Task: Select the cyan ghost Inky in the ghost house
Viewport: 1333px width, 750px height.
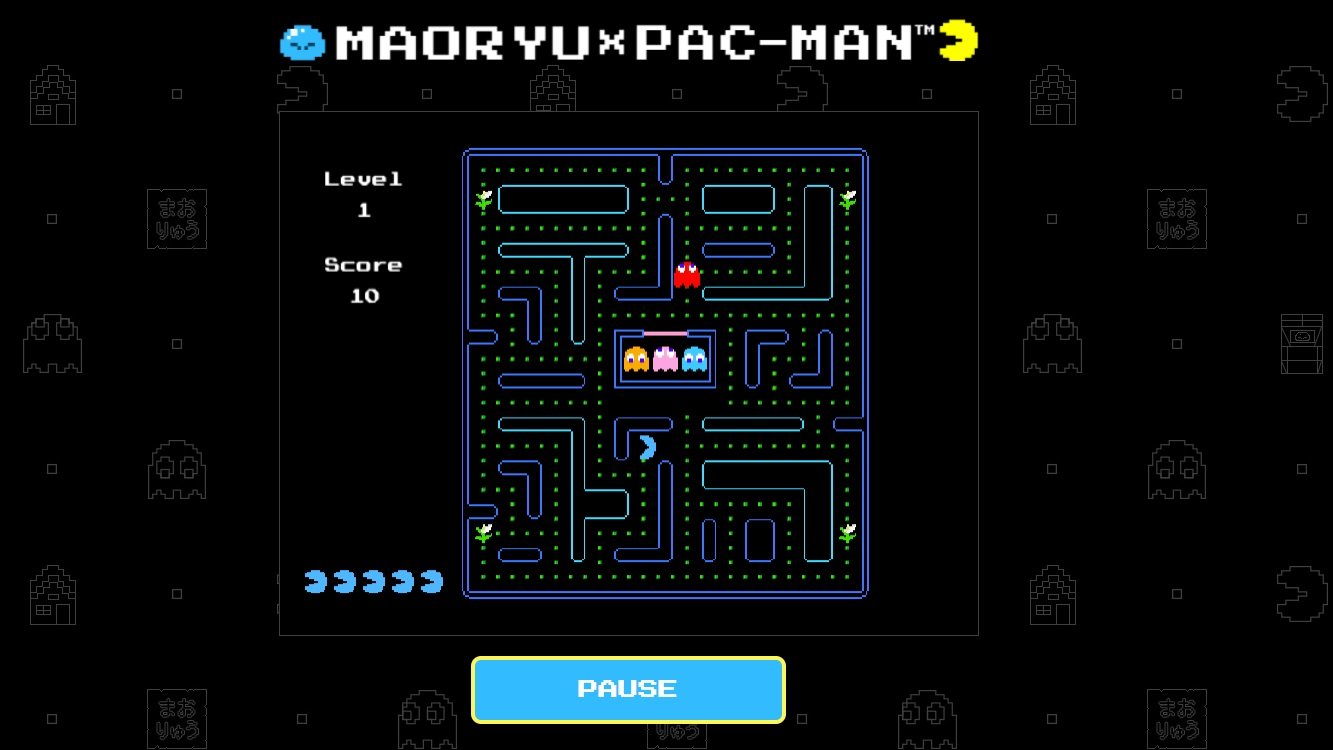Action: pyautogui.click(x=692, y=360)
